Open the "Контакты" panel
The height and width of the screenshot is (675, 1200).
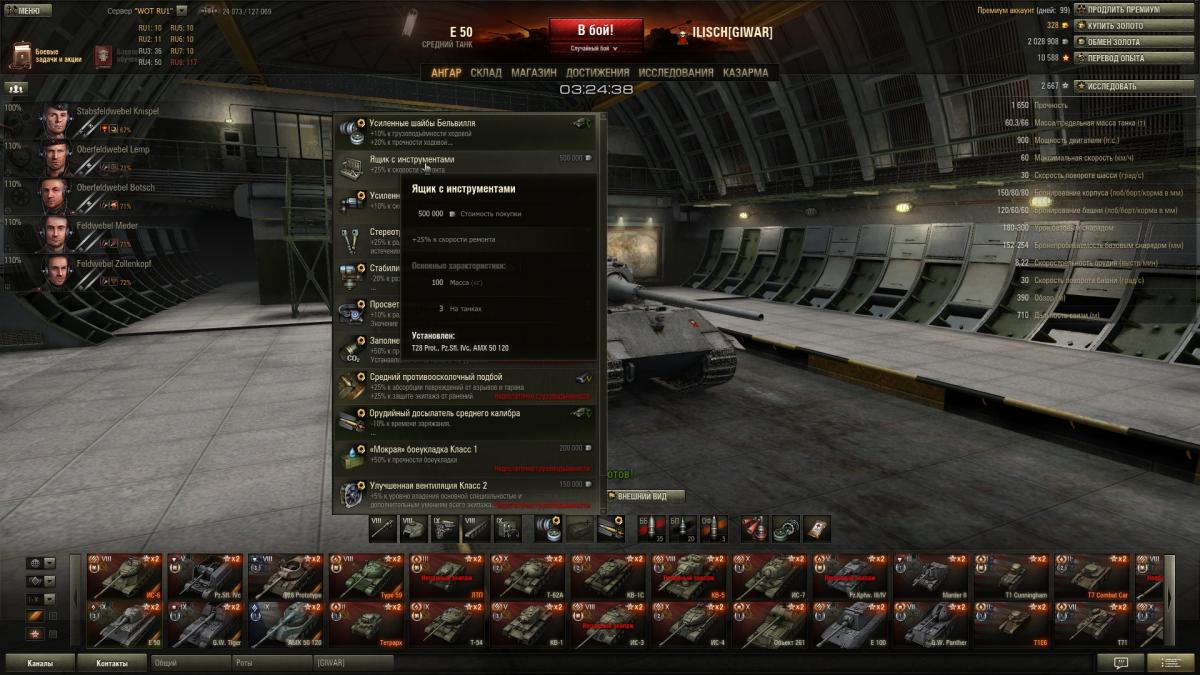[x=112, y=663]
